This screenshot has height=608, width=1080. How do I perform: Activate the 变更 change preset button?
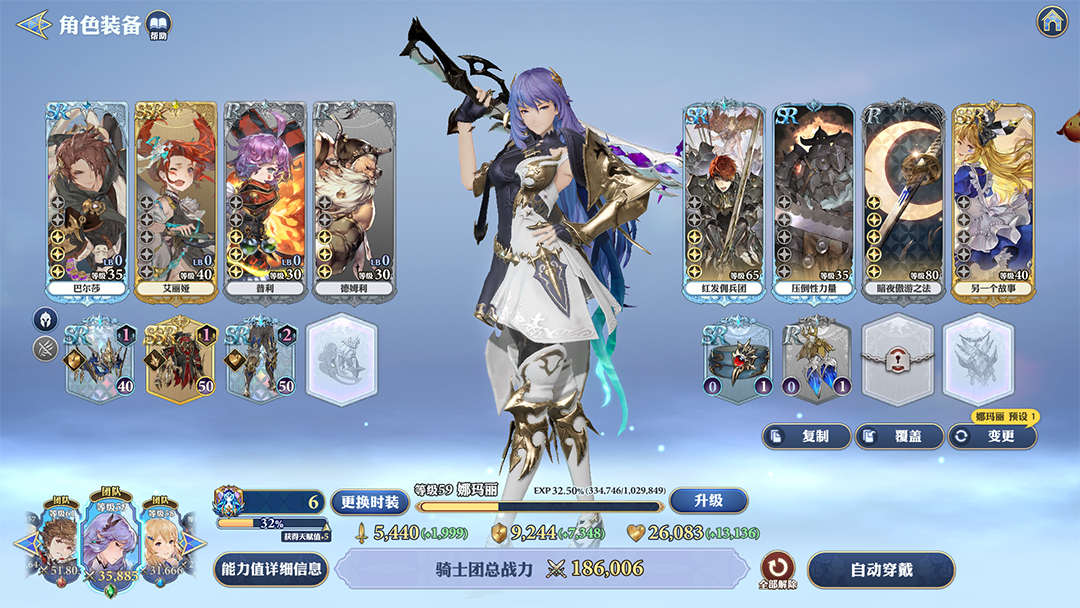click(x=992, y=436)
